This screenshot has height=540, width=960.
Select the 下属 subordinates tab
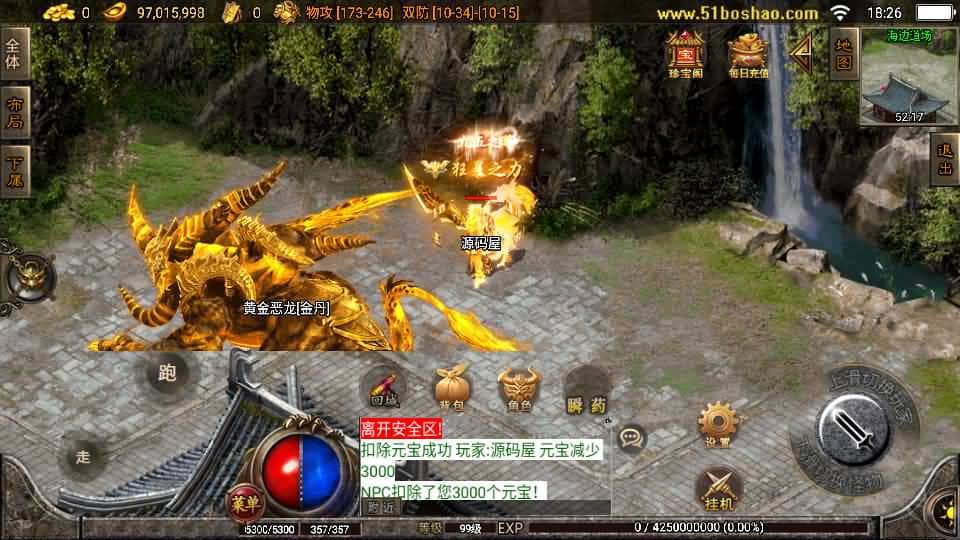(15, 170)
